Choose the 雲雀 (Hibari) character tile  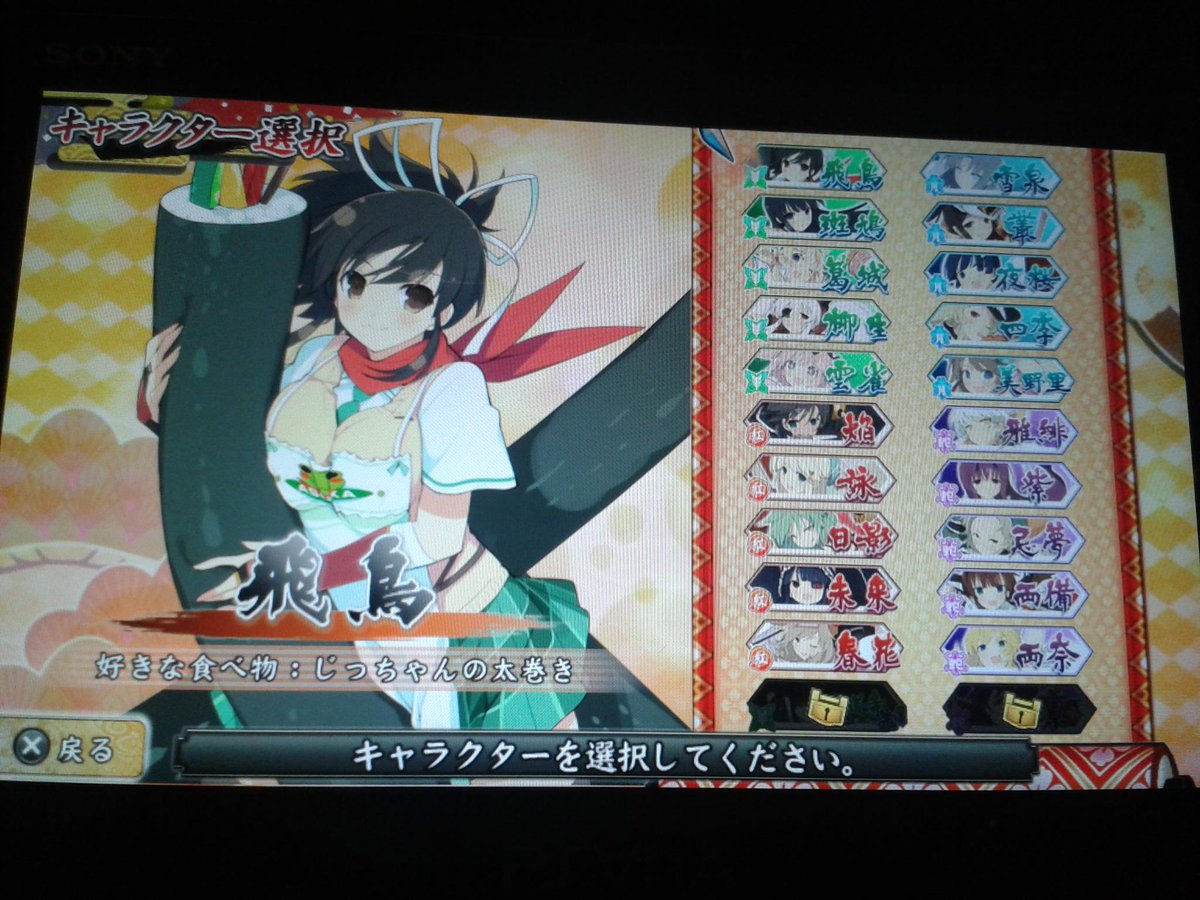coord(818,373)
